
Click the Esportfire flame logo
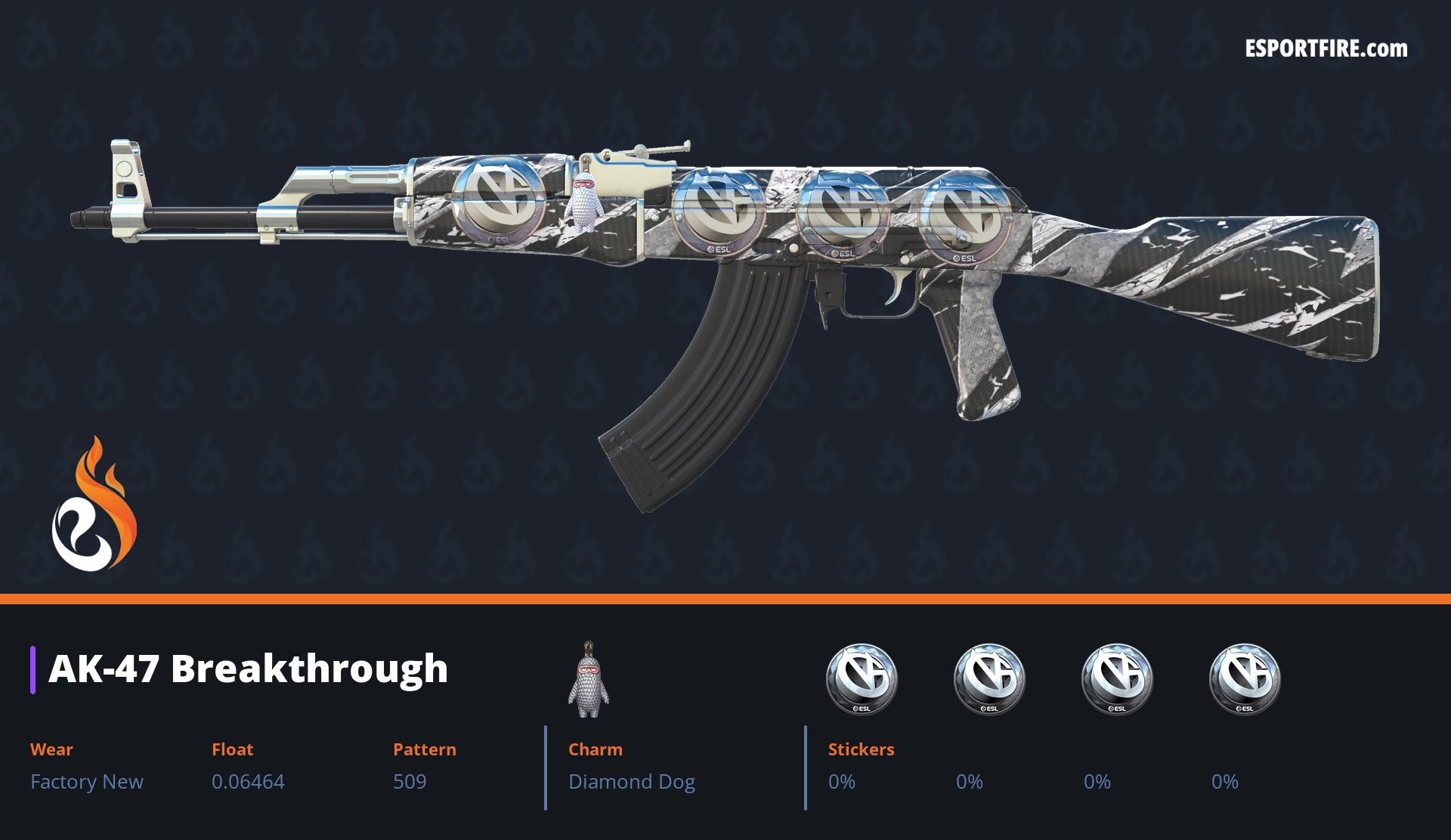pyautogui.click(x=94, y=505)
